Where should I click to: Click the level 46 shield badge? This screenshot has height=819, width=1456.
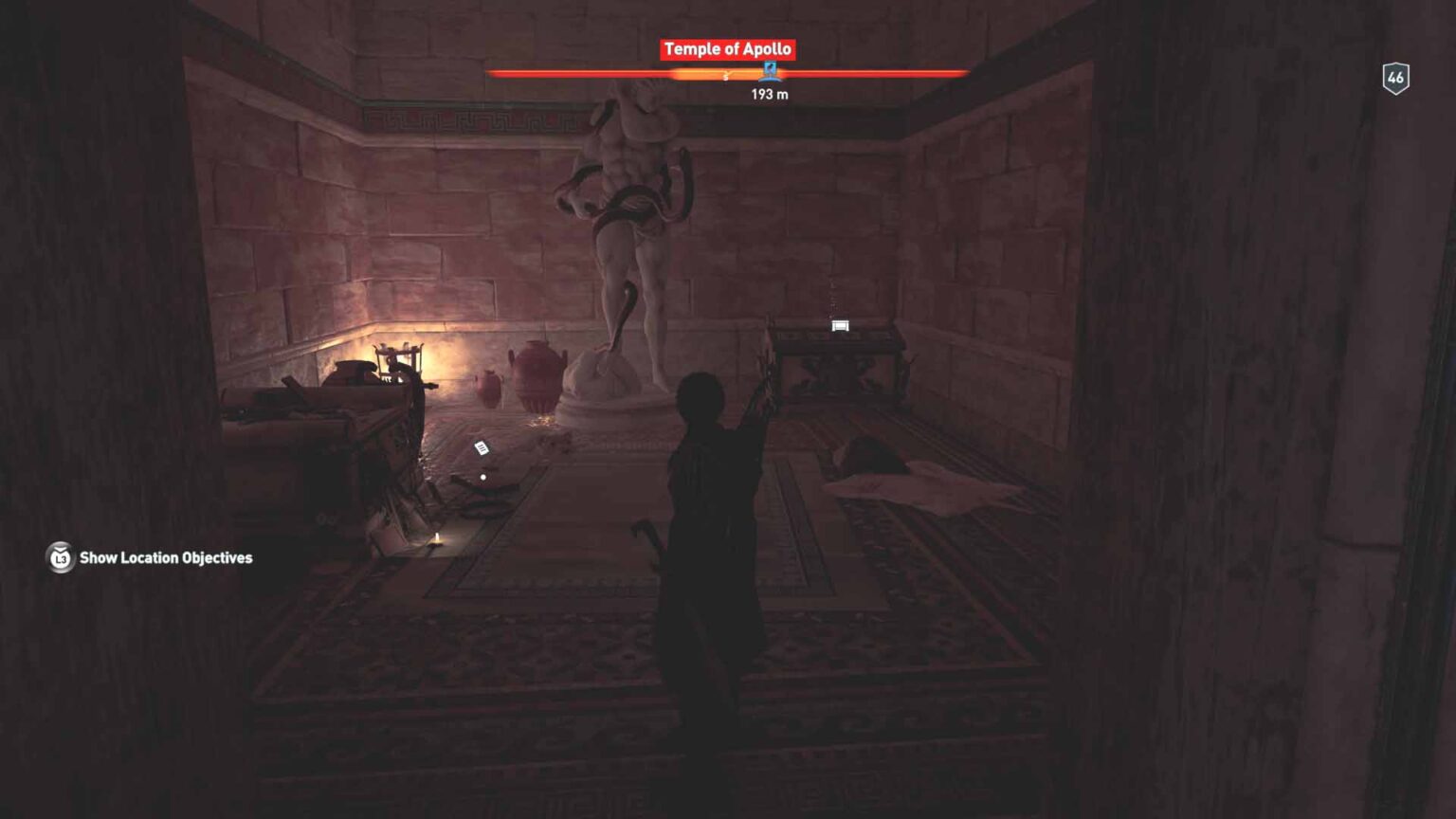click(1395, 79)
